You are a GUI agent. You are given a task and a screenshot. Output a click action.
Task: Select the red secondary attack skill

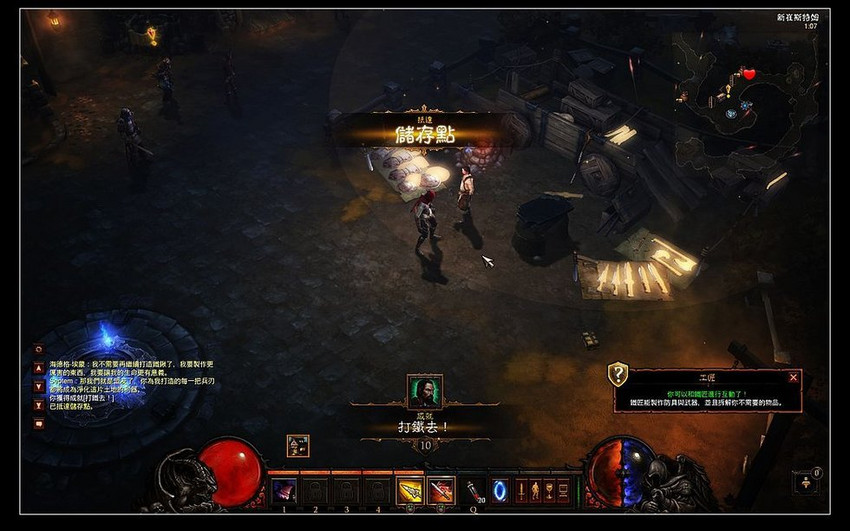coord(441,491)
